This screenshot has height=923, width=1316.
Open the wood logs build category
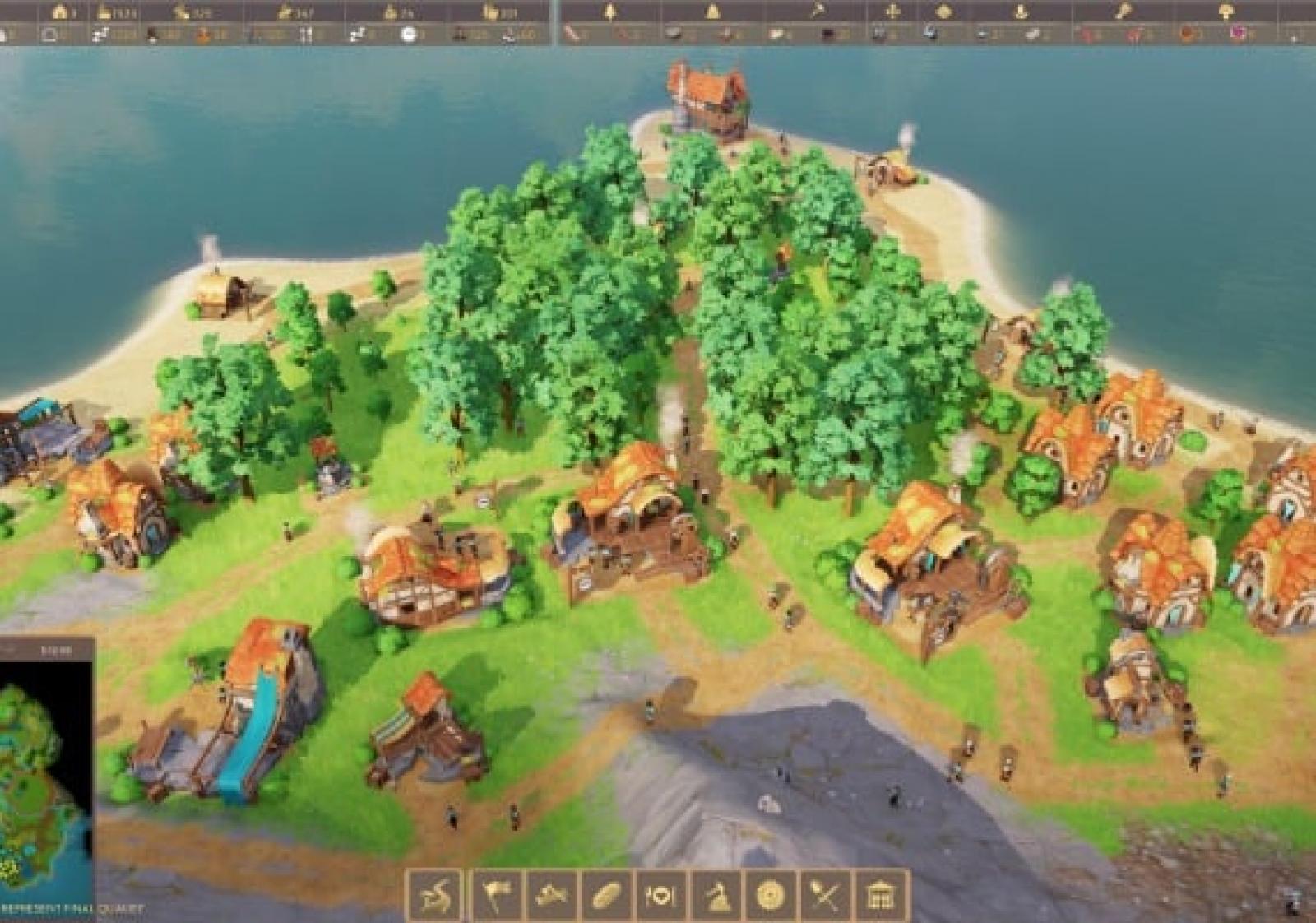pyautogui.click(x=551, y=895)
